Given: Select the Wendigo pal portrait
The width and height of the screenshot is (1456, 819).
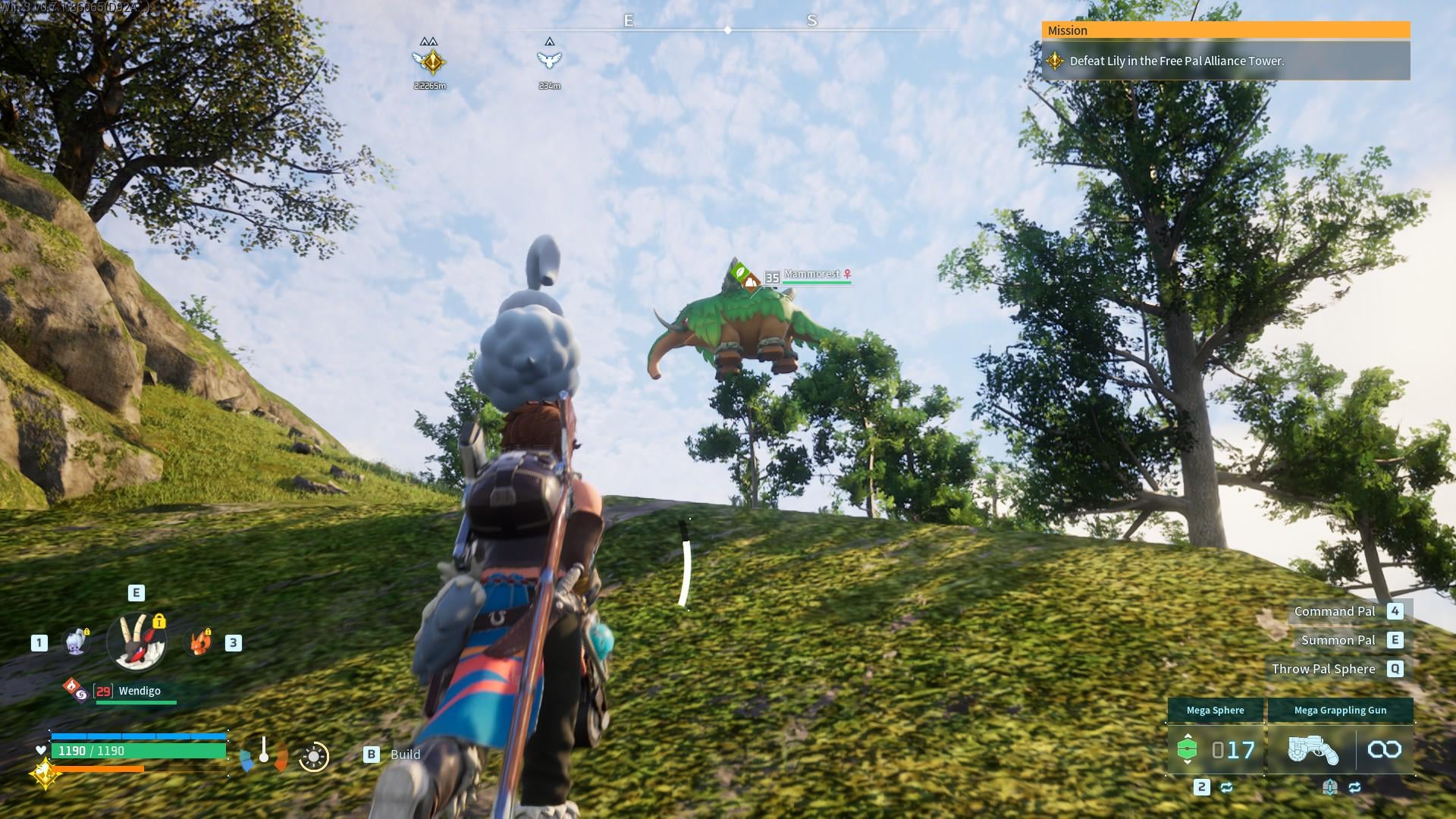Looking at the screenshot, I should coord(136,642).
